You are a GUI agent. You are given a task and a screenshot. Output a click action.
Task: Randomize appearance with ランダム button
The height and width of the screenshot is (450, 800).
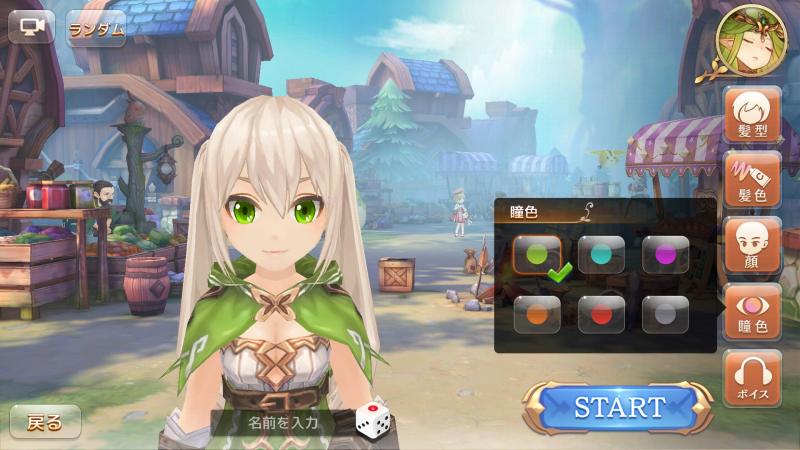tap(97, 29)
